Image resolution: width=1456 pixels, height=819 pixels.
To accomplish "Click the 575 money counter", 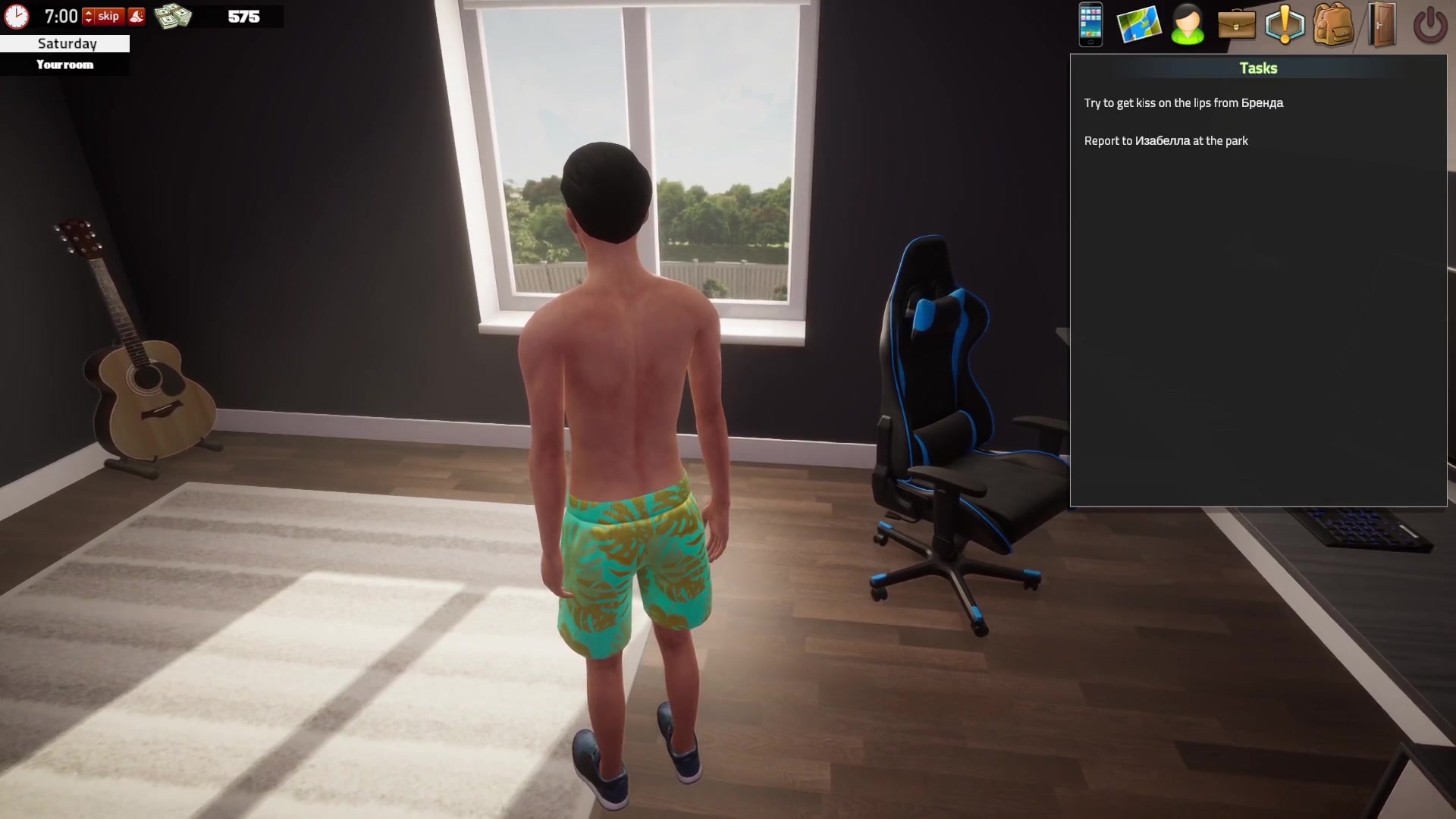I will tap(243, 16).
